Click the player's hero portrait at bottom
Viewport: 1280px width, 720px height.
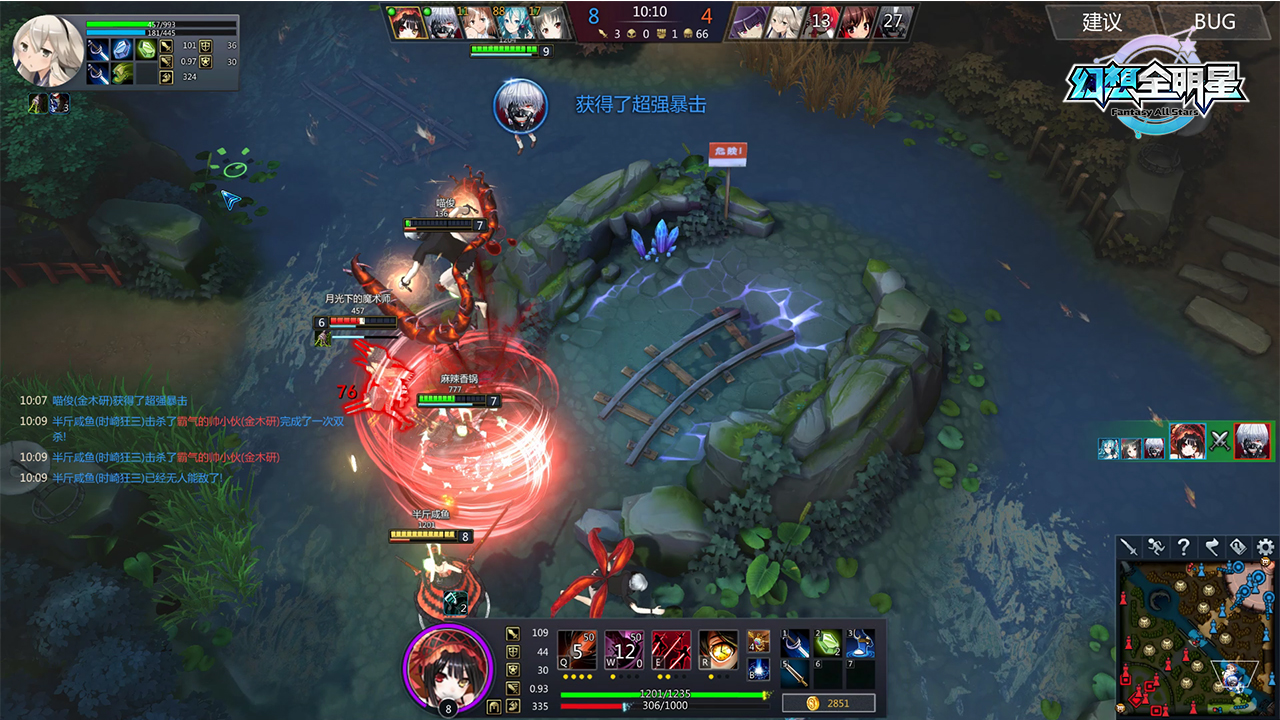coord(448,665)
